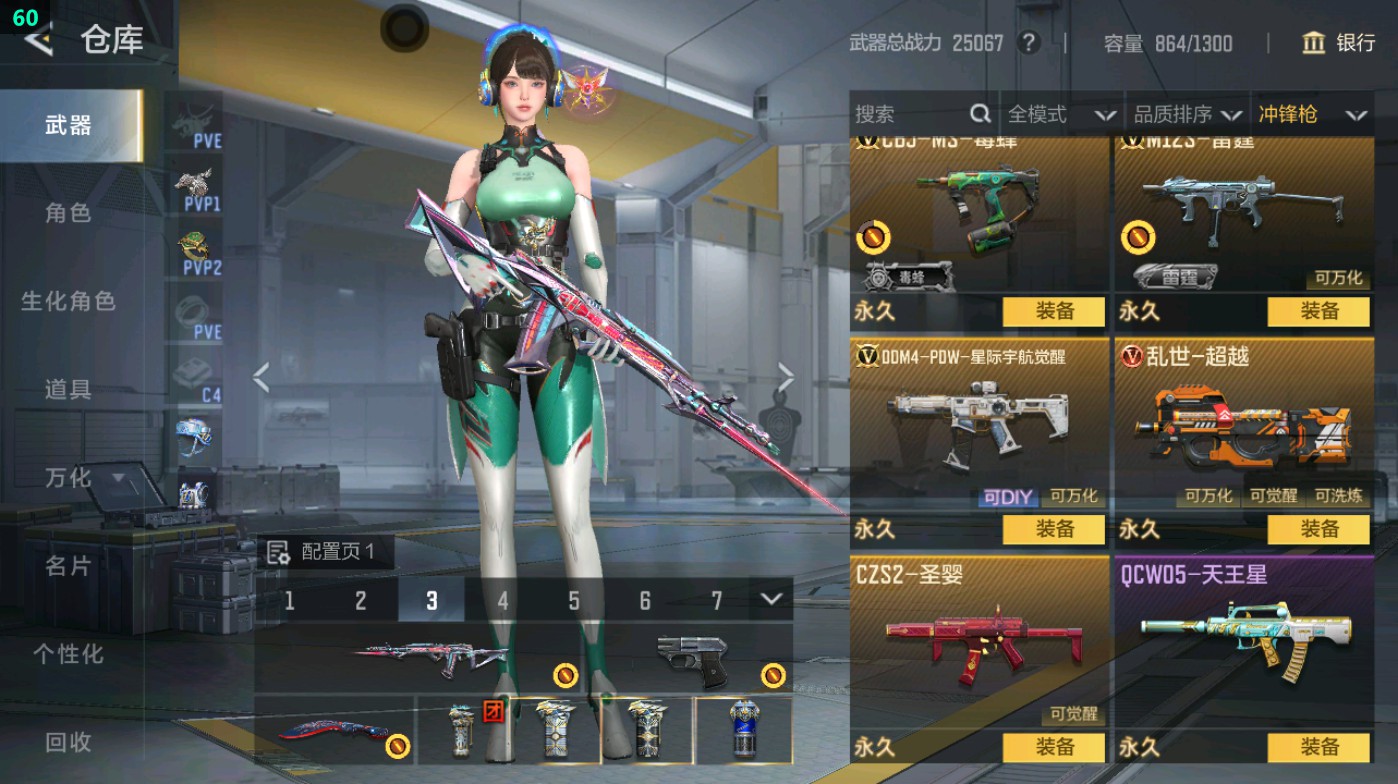The image size is (1398, 784).
Task: Switch to the 万化 tab
Action: tap(67, 479)
